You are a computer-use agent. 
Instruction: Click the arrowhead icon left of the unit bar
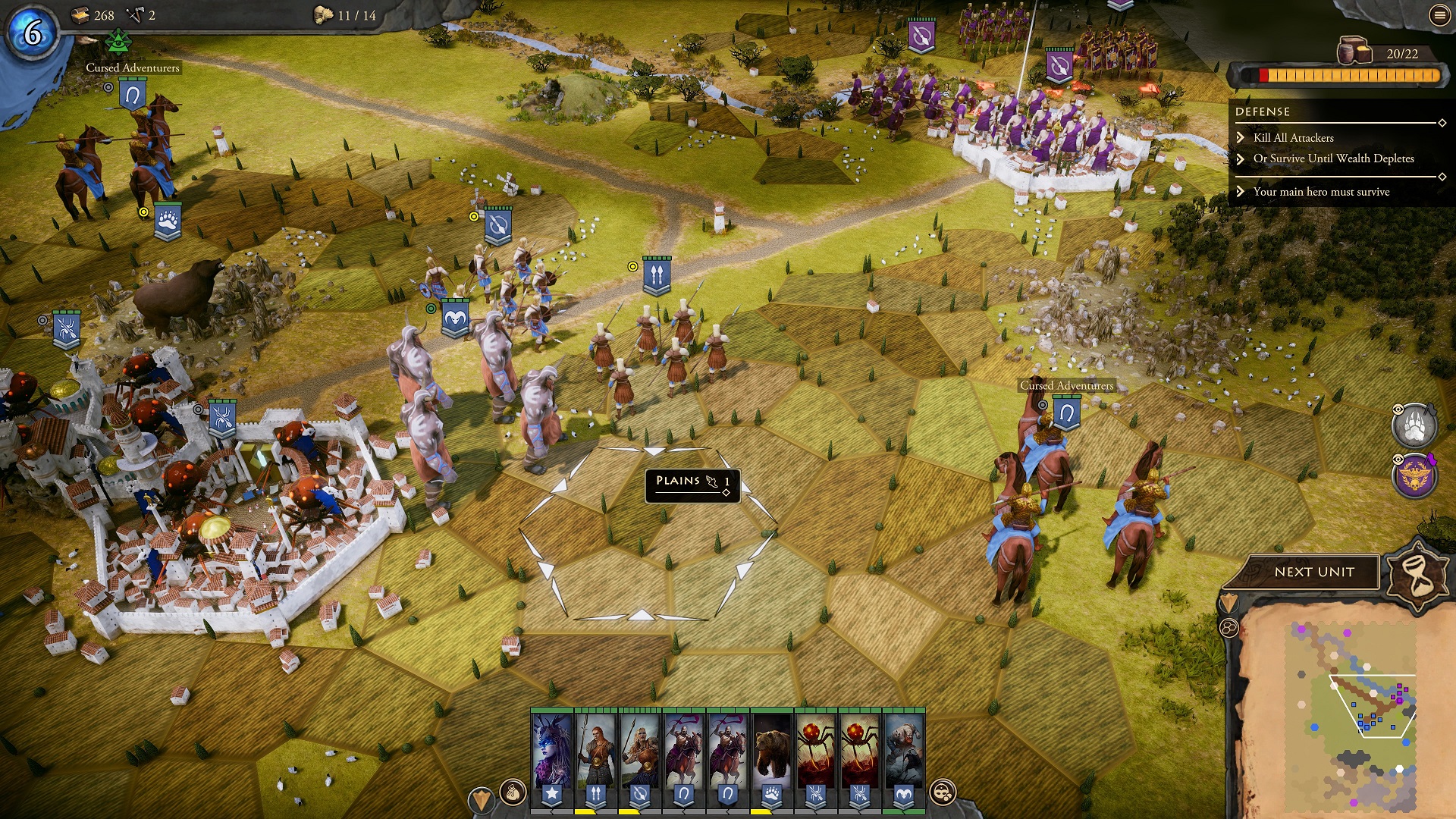[481, 799]
